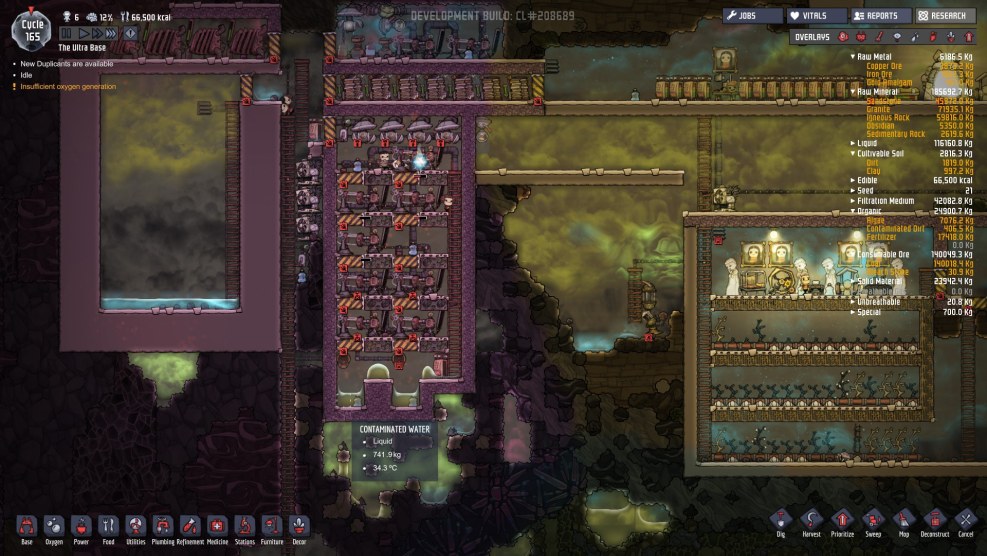
Task: Set game speed to triple arrows
Action: click(x=111, y=33)
